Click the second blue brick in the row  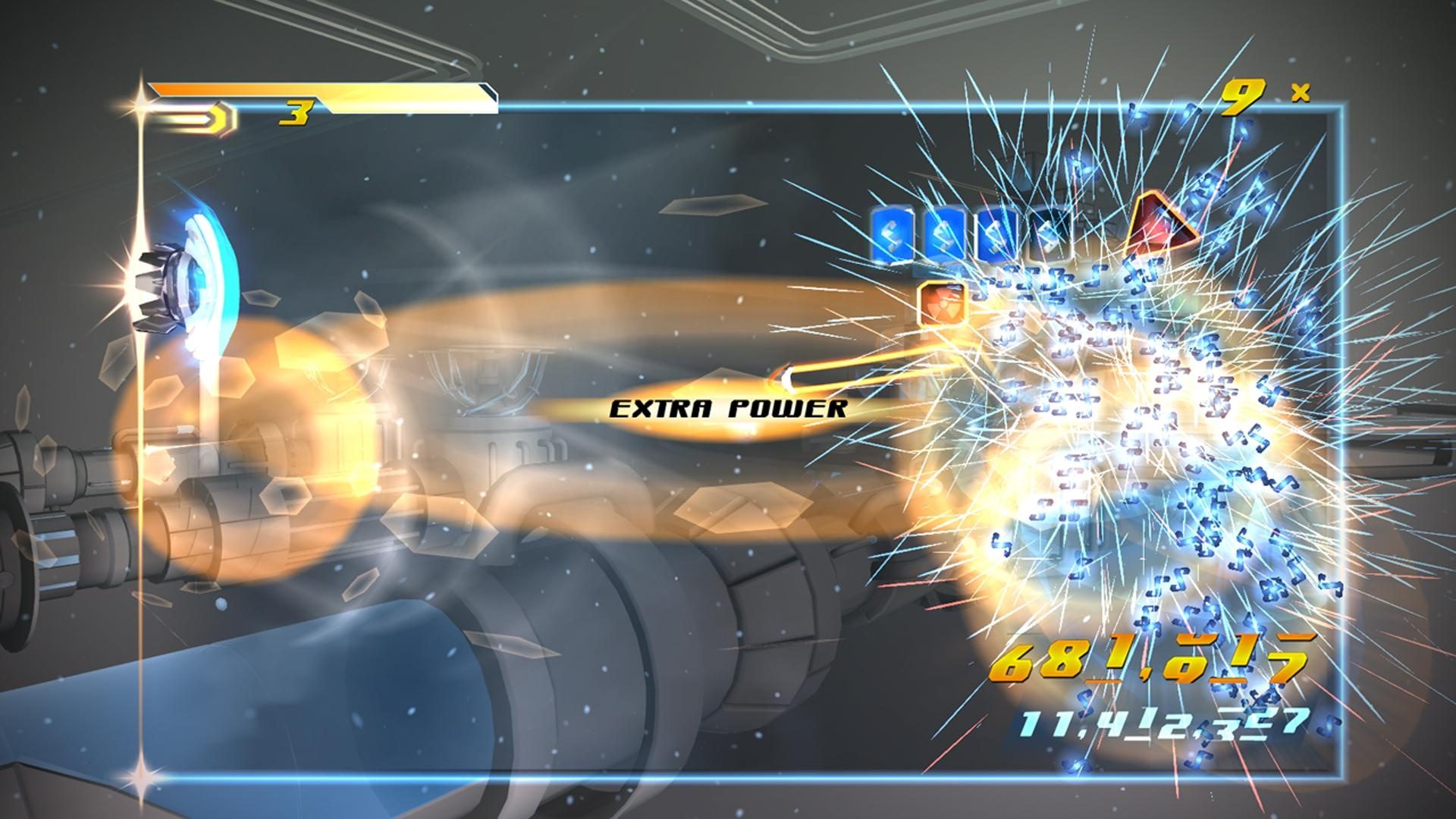pos(946,234)
